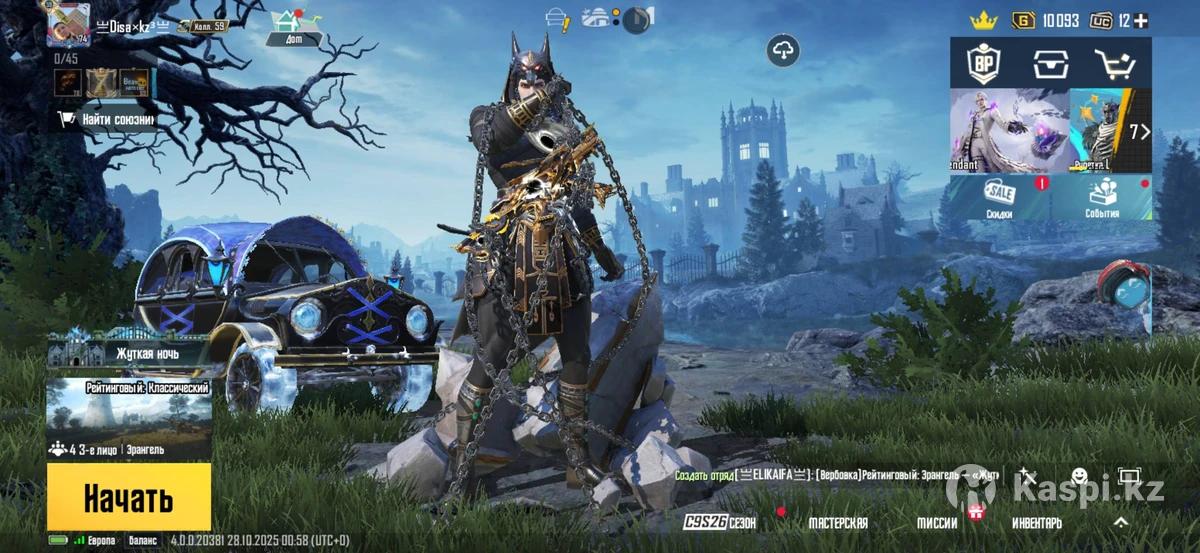1200x553 pixels.
Task: Open the cloud download icon
Action: (x=782, y=50)
